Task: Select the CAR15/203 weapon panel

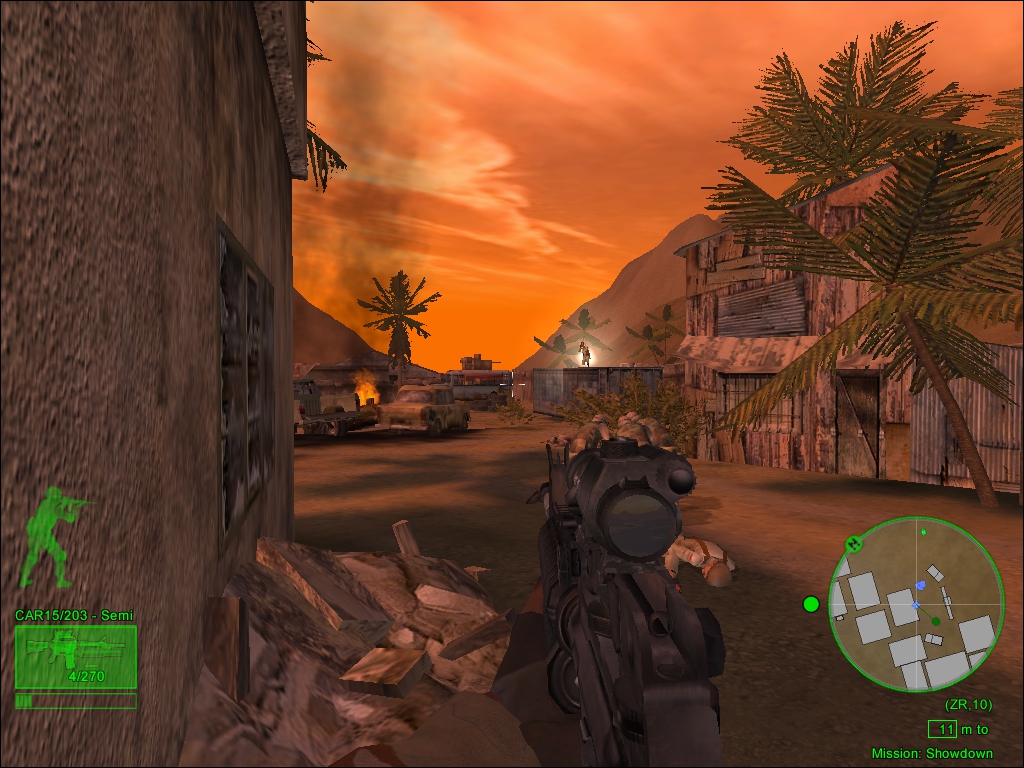Action: pos(75,657)
